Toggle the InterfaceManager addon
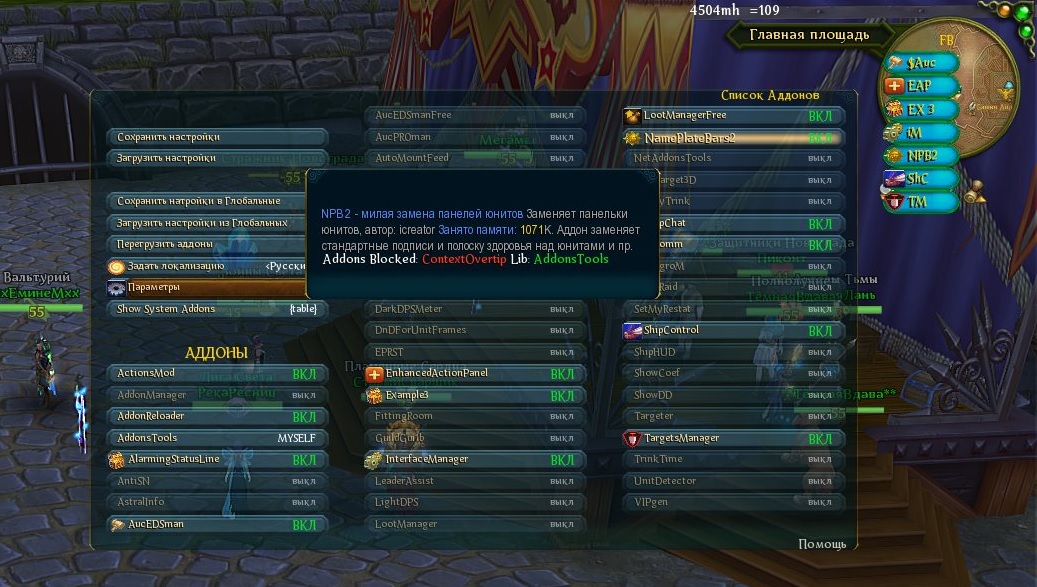Image resolution: width=1037 pixels, height=587 pixels. [474, 459]
